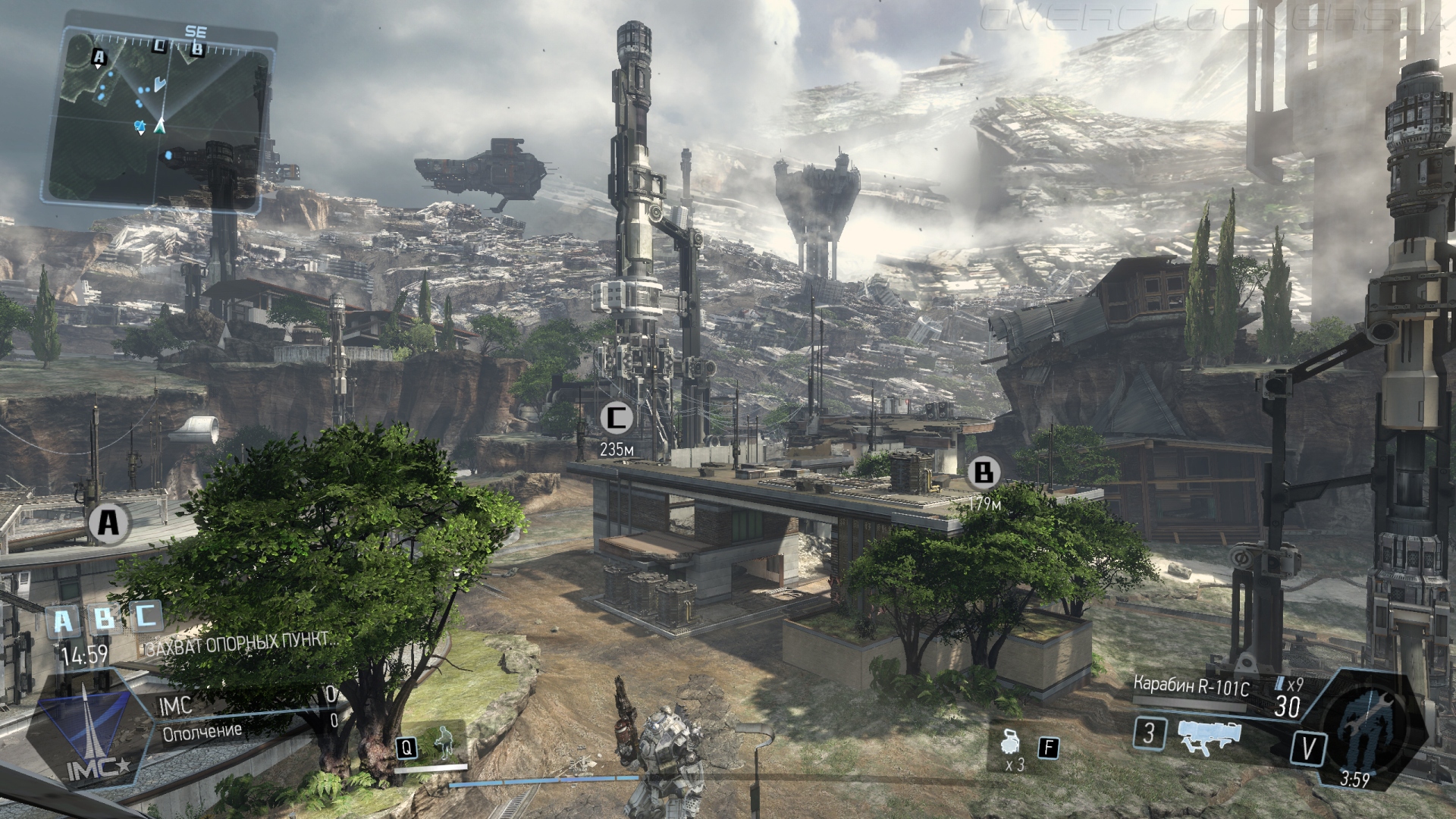
Task: Select the hardpoint B waypoint showing 179м
Action: click(x=983, y=473)
